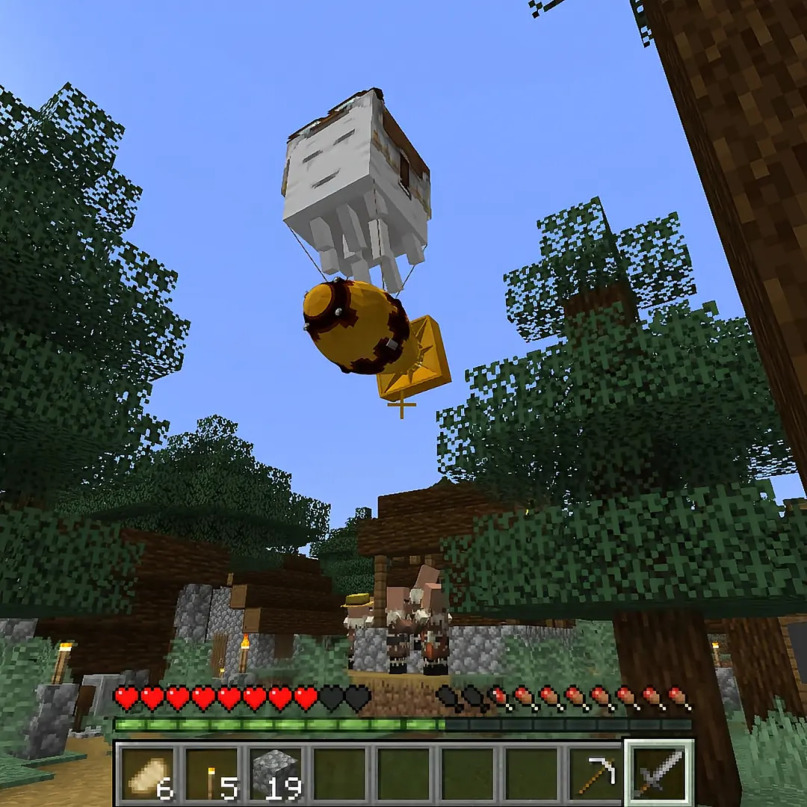
Task: Choose the torch slot in hotbar
Action: [x=211, y=773]
